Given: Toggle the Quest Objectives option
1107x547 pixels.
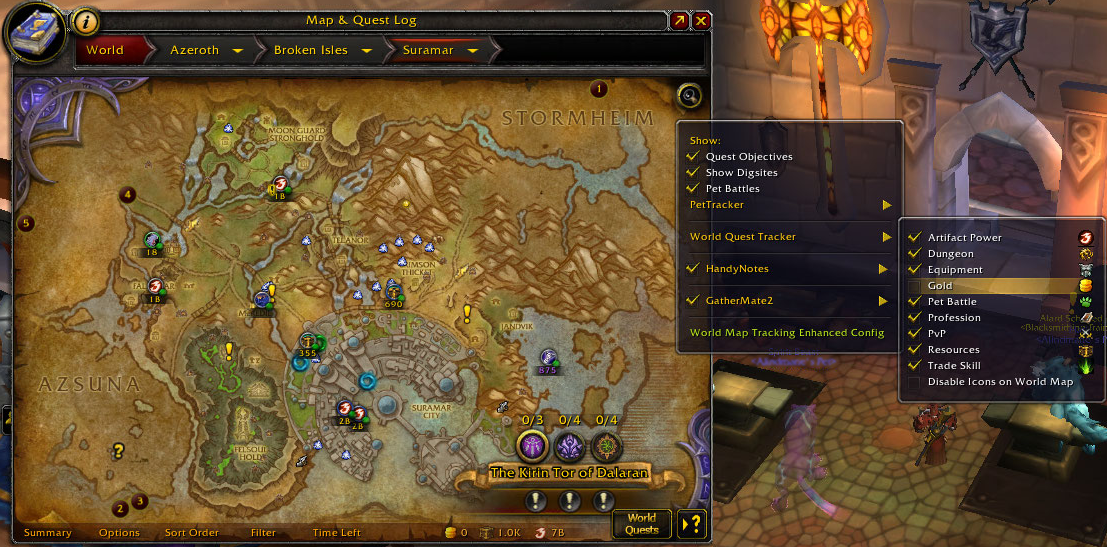Looking at the screenshot, I should point(692,157).
